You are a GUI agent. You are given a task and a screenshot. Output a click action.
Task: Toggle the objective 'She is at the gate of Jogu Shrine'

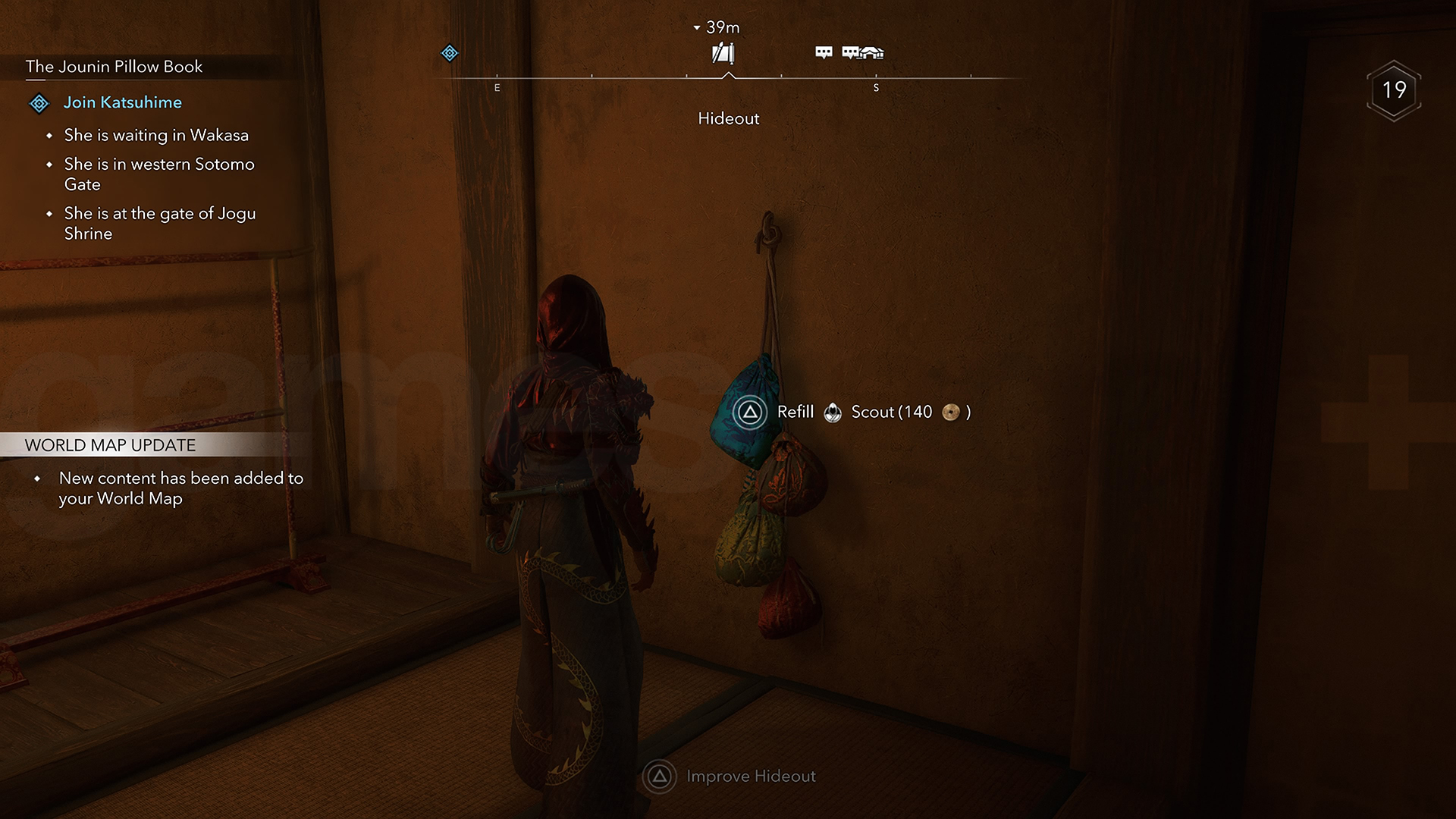pos(160,223)
